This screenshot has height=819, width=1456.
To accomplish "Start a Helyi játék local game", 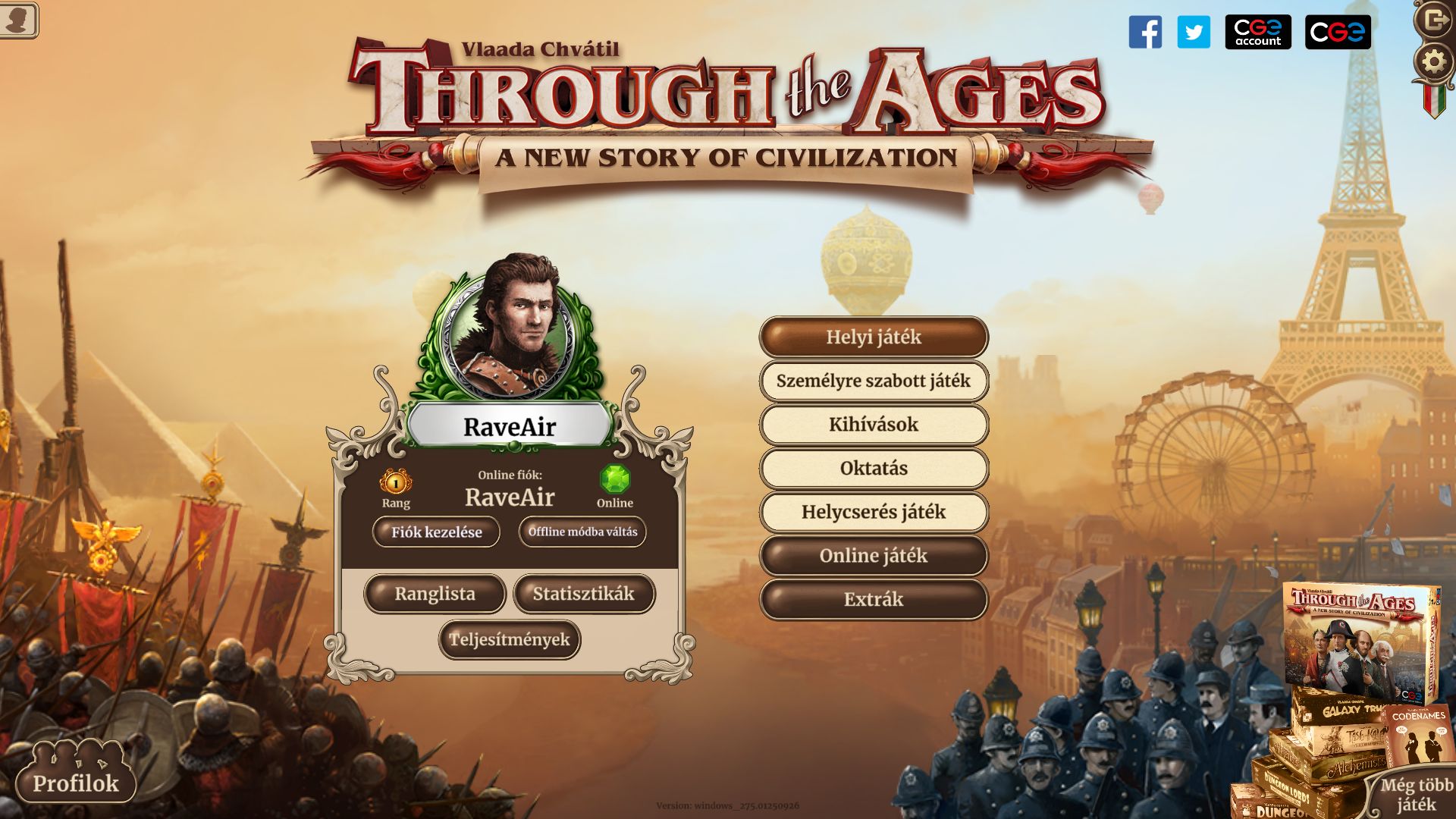I will pyautogui.click(x=874, y=337).
